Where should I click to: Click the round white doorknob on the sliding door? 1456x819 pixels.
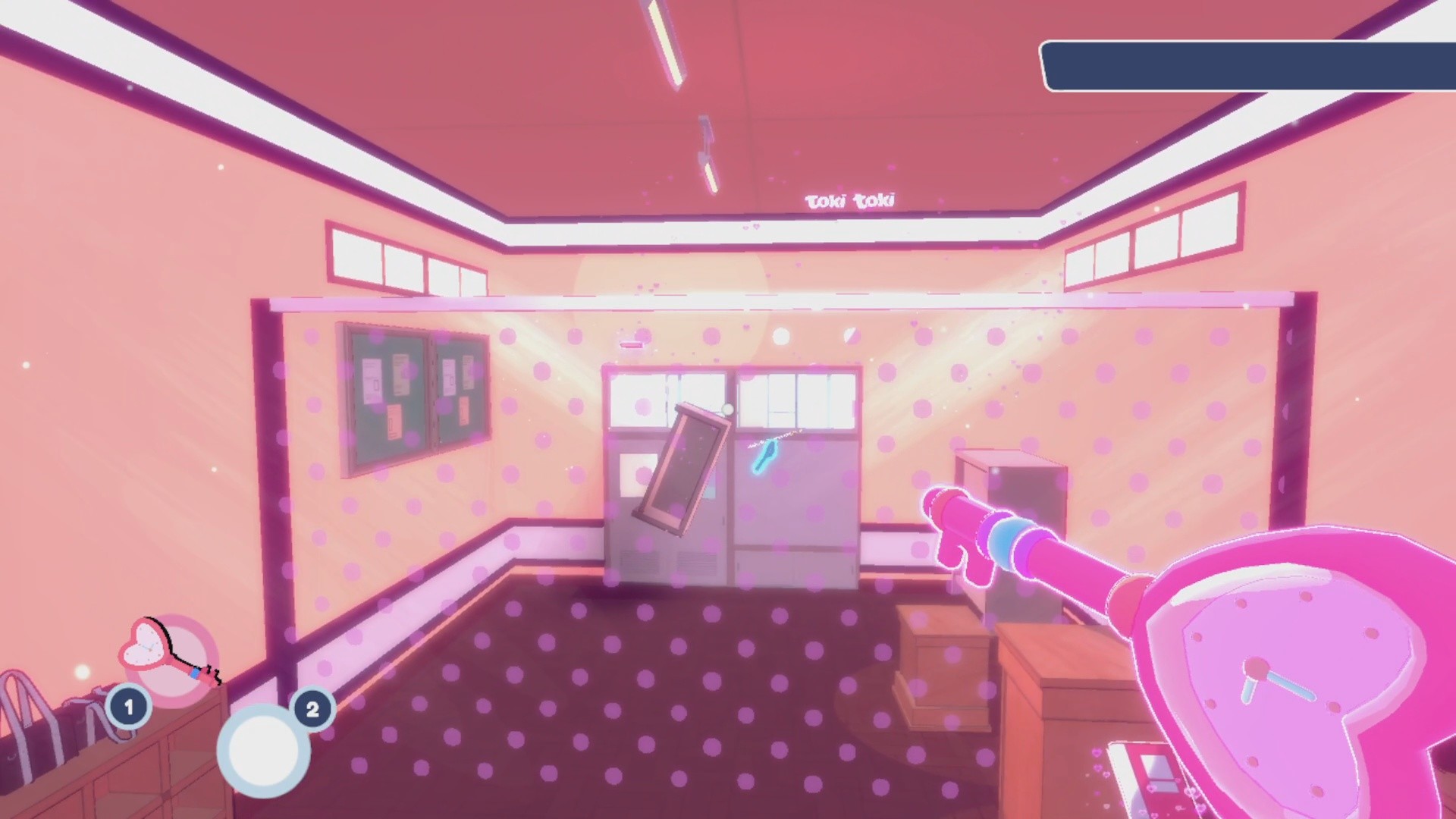pyautogui.click(x=729, y=408)
